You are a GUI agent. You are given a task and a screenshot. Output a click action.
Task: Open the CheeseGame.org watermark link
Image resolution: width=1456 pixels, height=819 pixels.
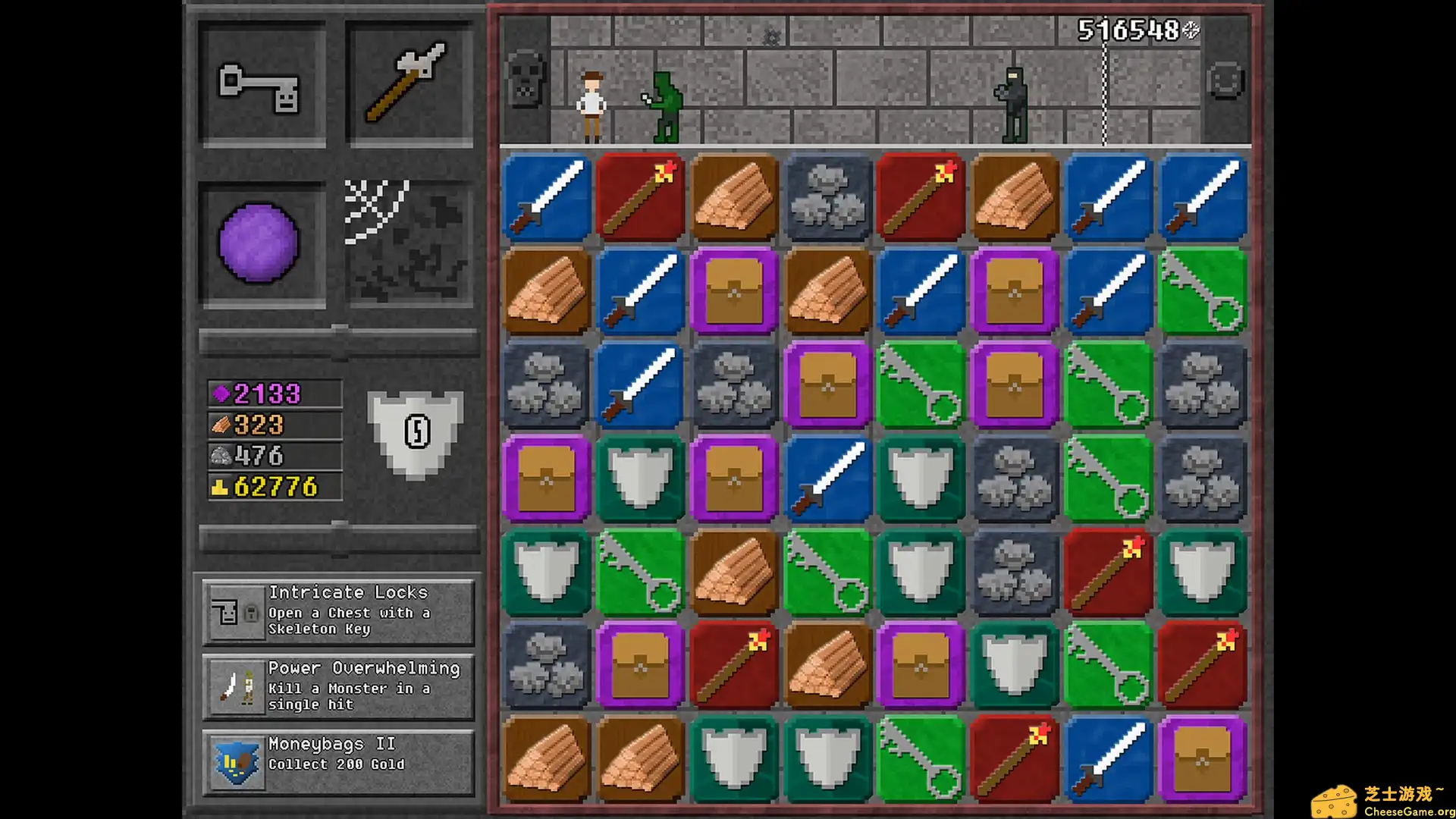pos(1383,802)
